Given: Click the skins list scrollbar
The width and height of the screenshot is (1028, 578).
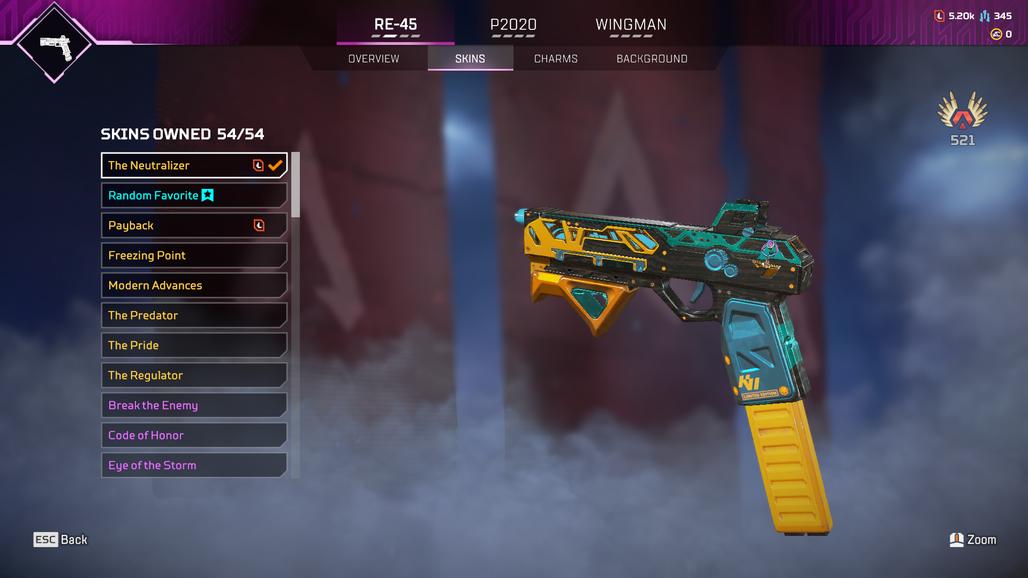Looking at the screenshot, I should click(295, 185).
